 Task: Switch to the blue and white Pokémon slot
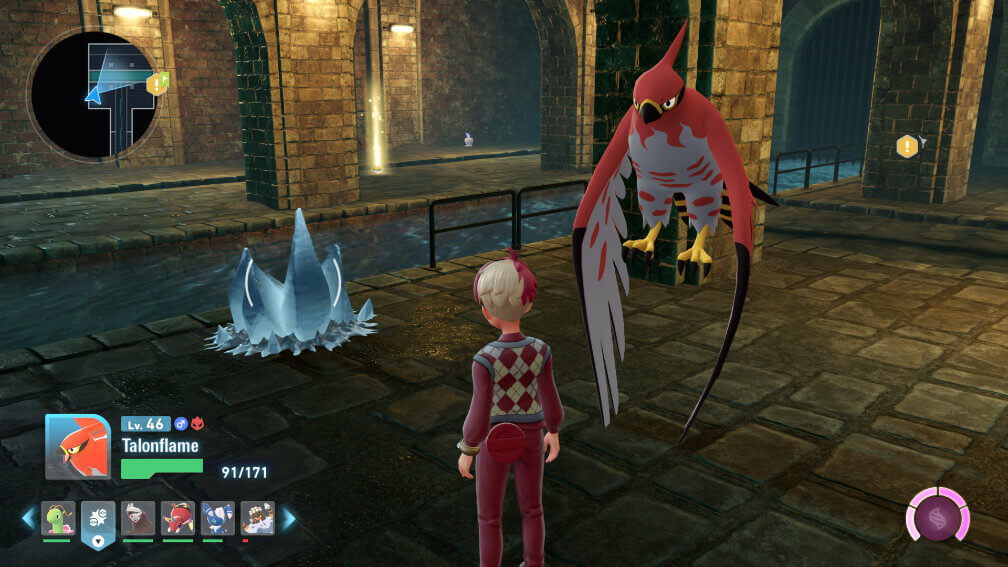(218, 518)
